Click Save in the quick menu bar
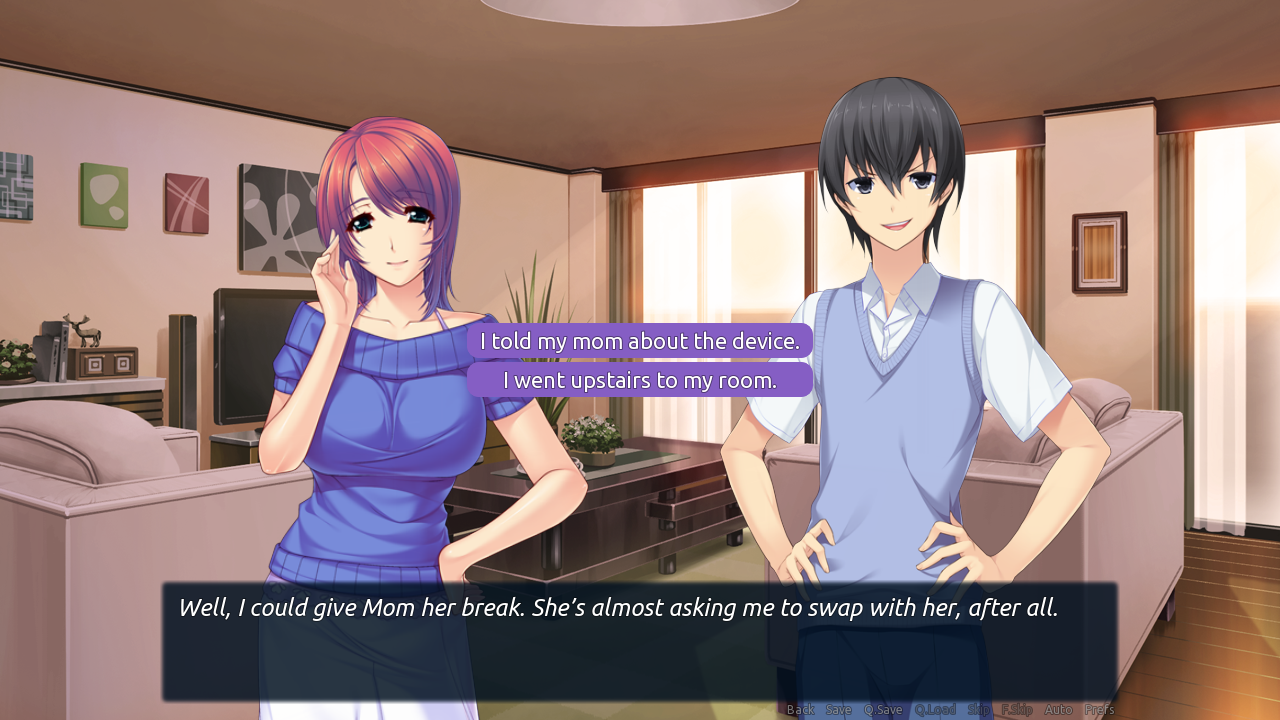Image resolution: width=1280 pixels, height=720 pixels. tap(839, 709)
